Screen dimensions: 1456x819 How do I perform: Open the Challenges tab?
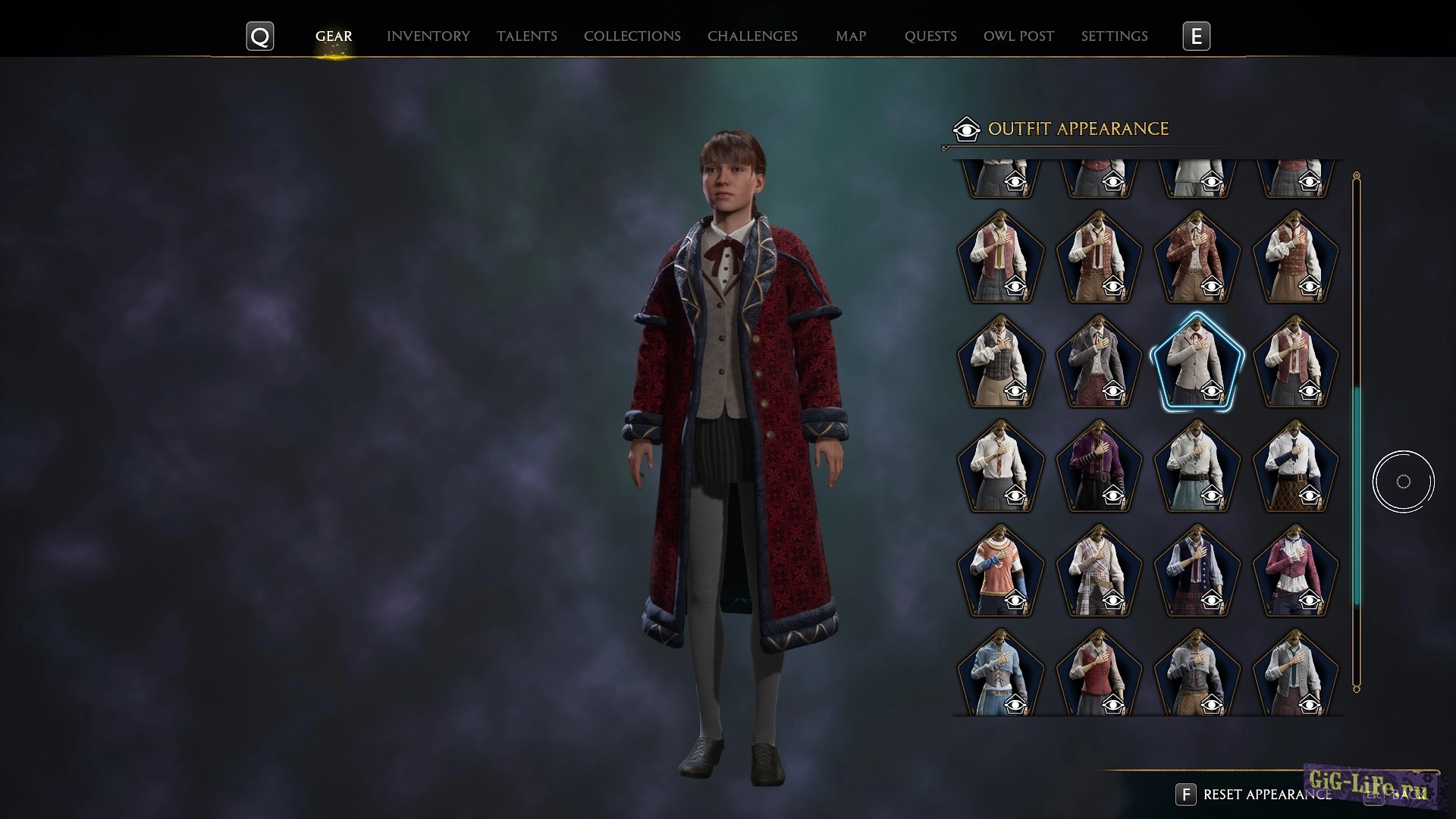pyautogui.click(x=752, y=36)
